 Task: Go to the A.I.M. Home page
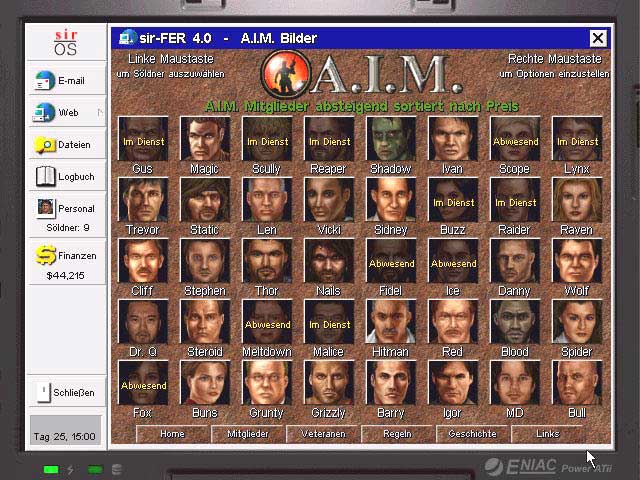click(x=172, y=434)
